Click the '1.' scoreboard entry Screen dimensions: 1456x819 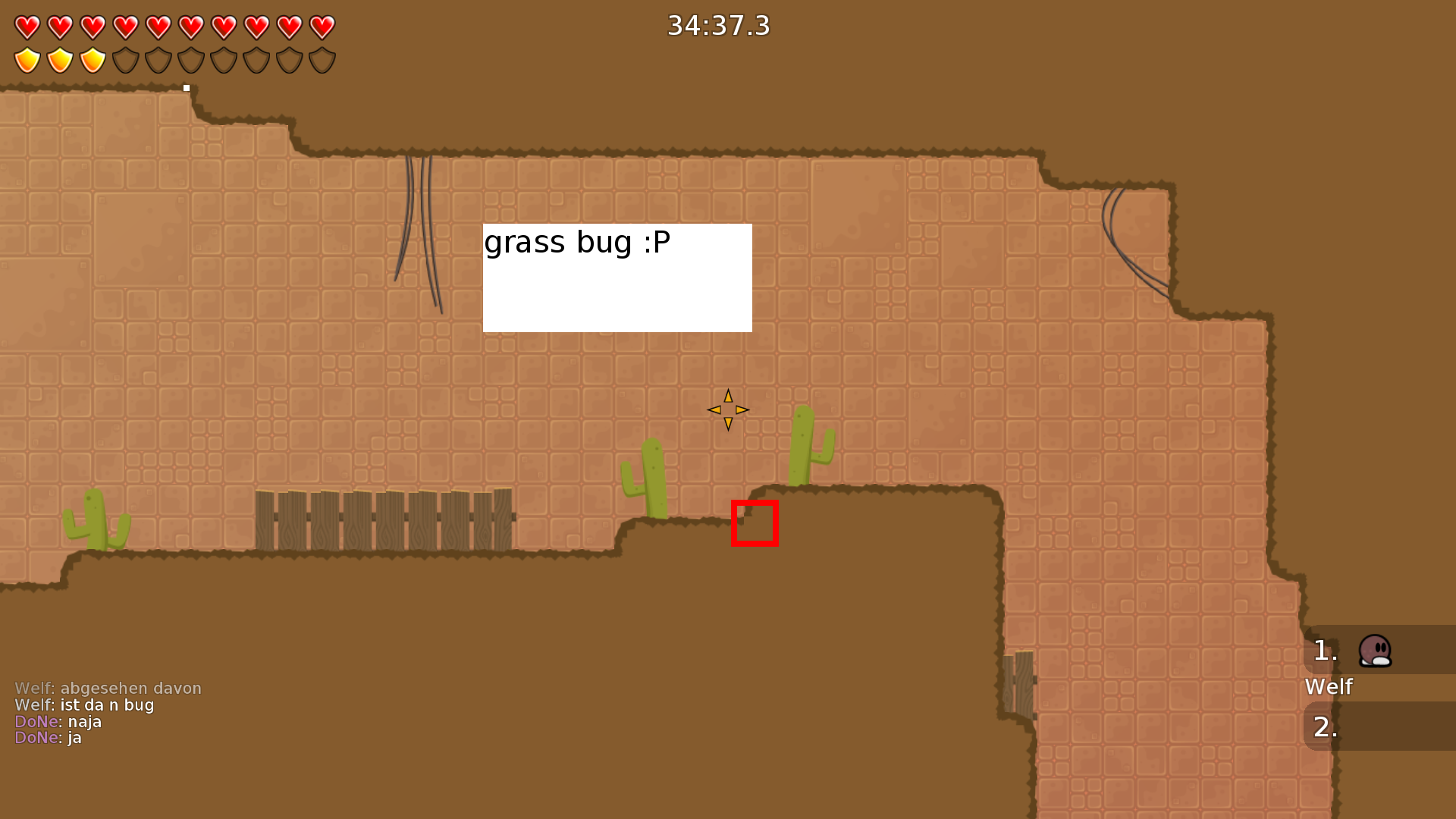tap(1326, 651)
